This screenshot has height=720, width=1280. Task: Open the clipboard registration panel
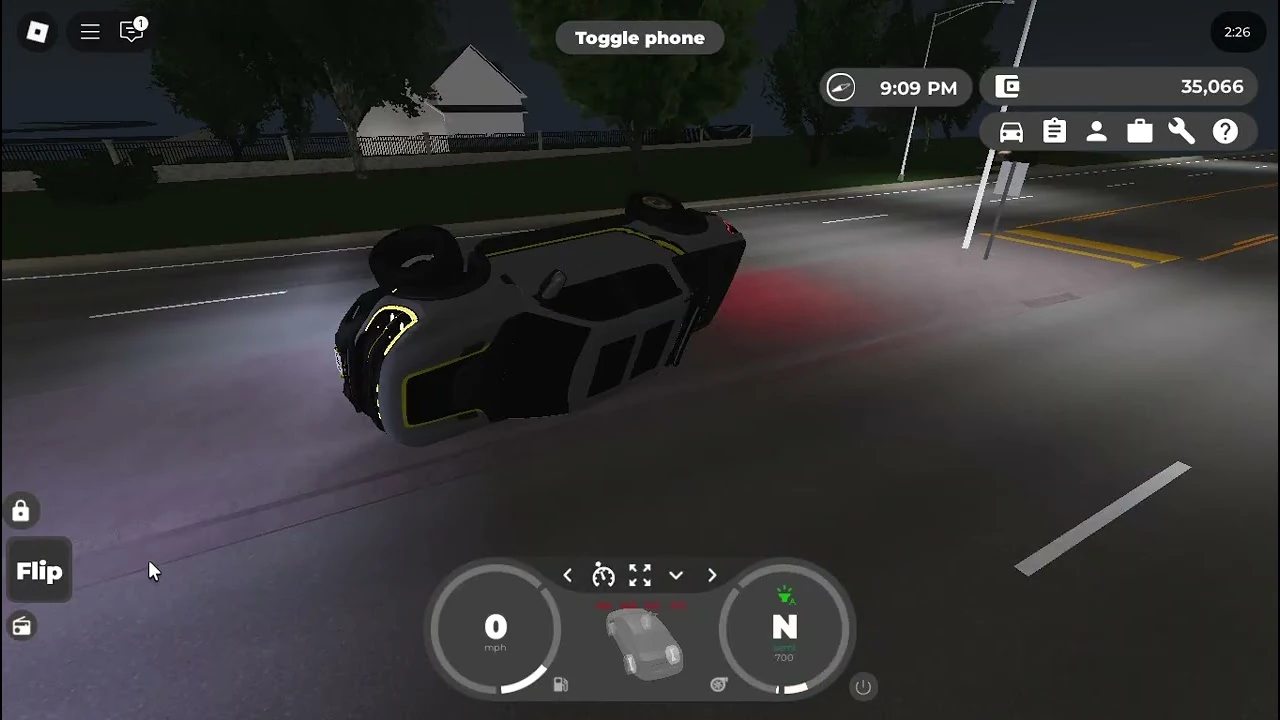[1054, 131]
